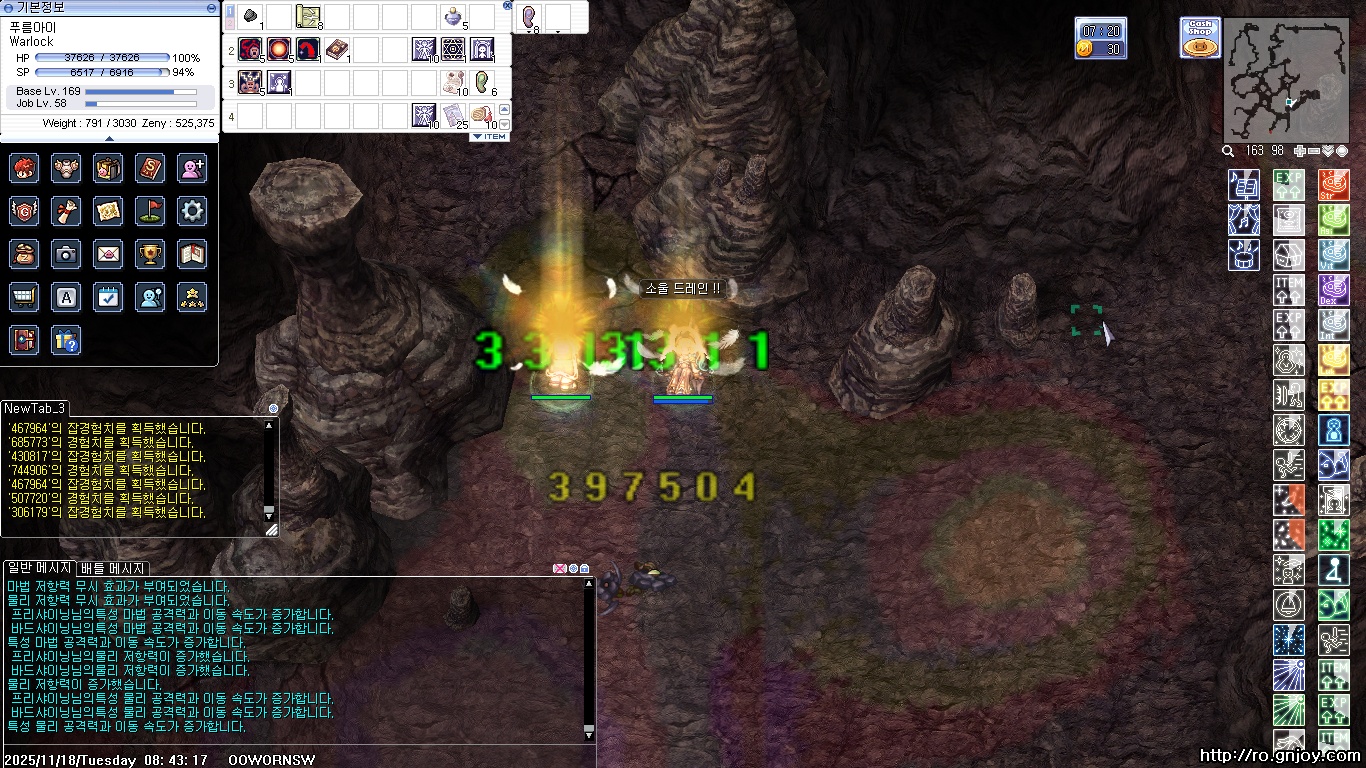Click the cave minimap

point(1286,80)
